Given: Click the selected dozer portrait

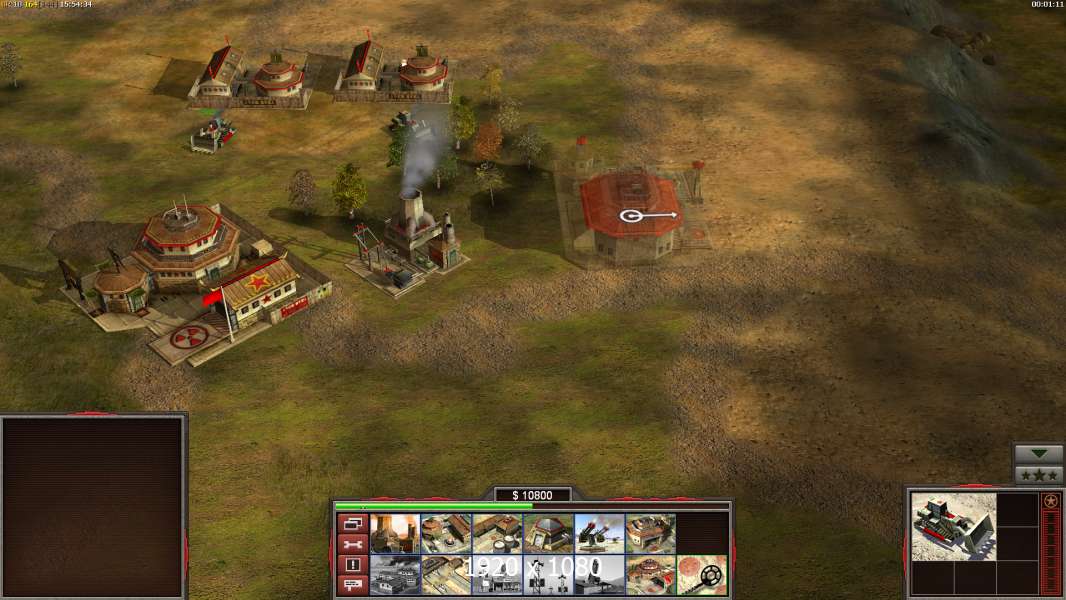Looking at the screenshot, I should pyautogui.click(x=954, y=526).
